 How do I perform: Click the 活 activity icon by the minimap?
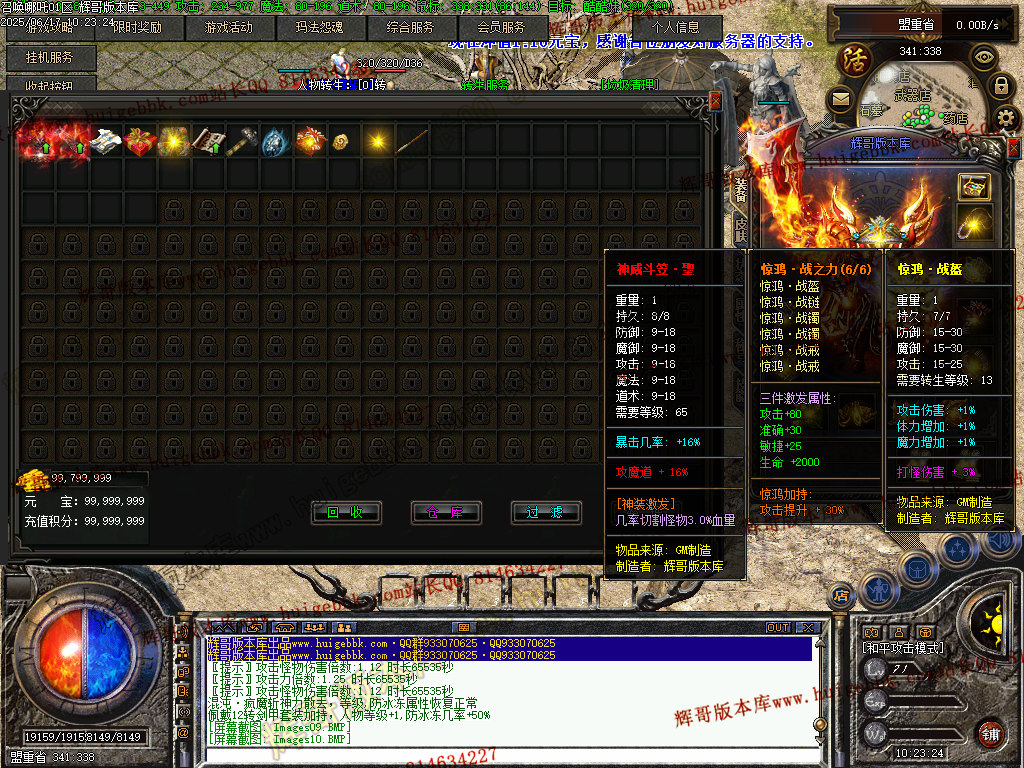(x=856, y=58)
